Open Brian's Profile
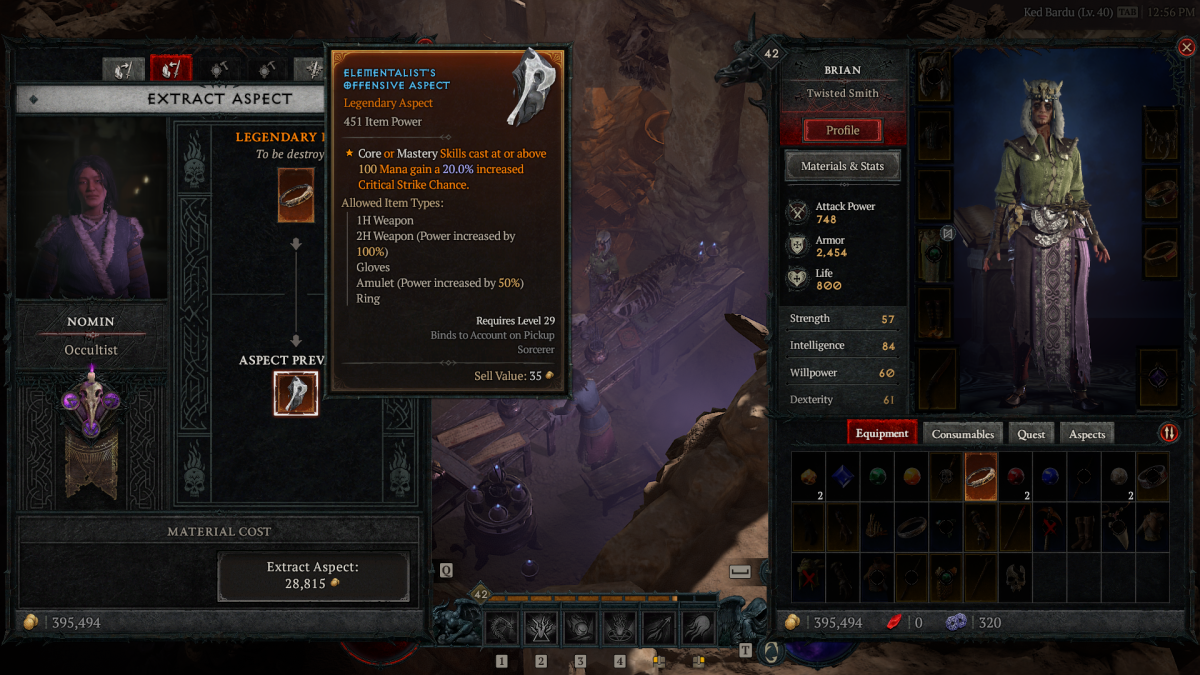 pos(842,130)
